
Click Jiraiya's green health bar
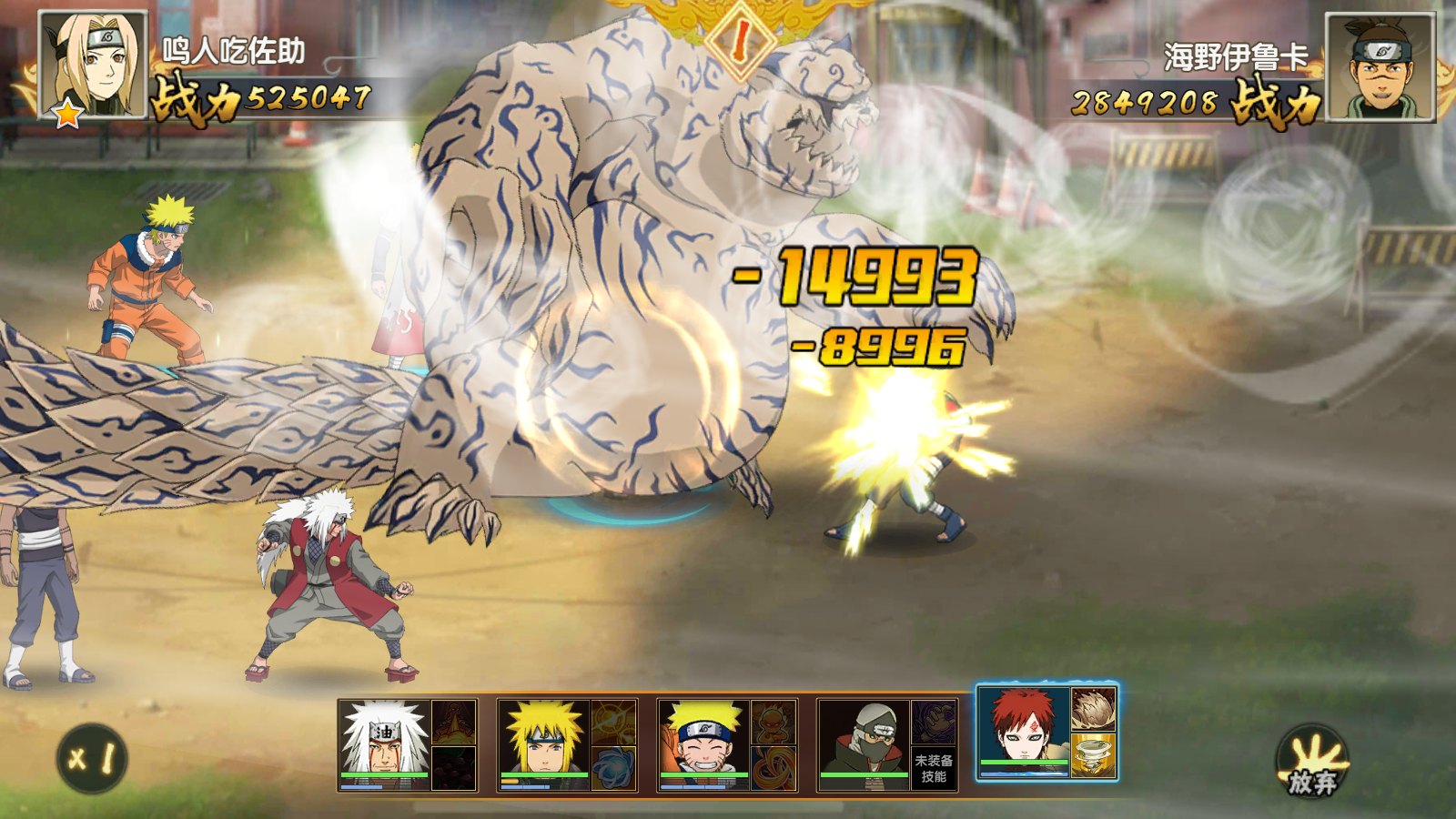(382, 775)
